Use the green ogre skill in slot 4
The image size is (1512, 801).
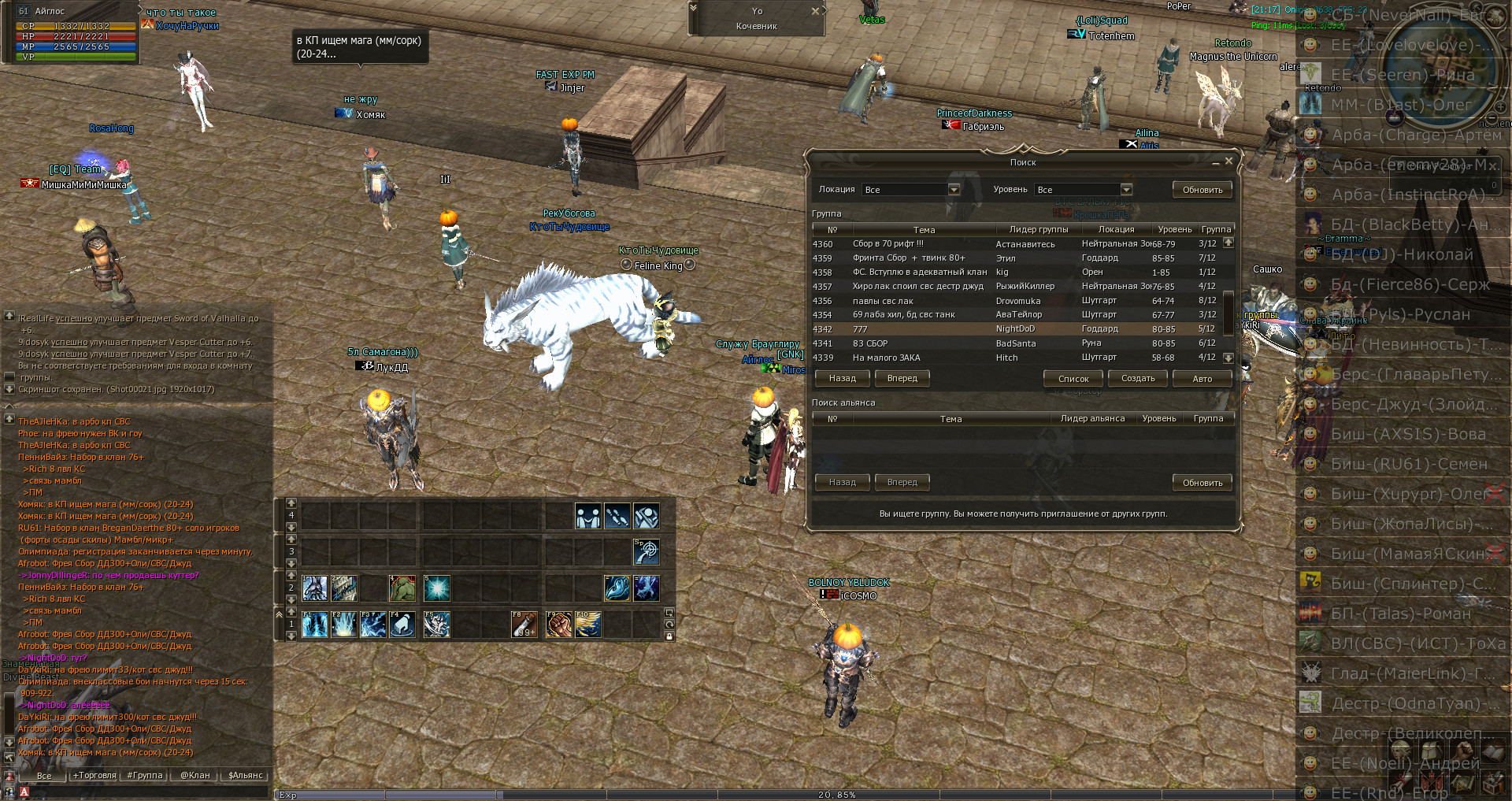(402, 588)
